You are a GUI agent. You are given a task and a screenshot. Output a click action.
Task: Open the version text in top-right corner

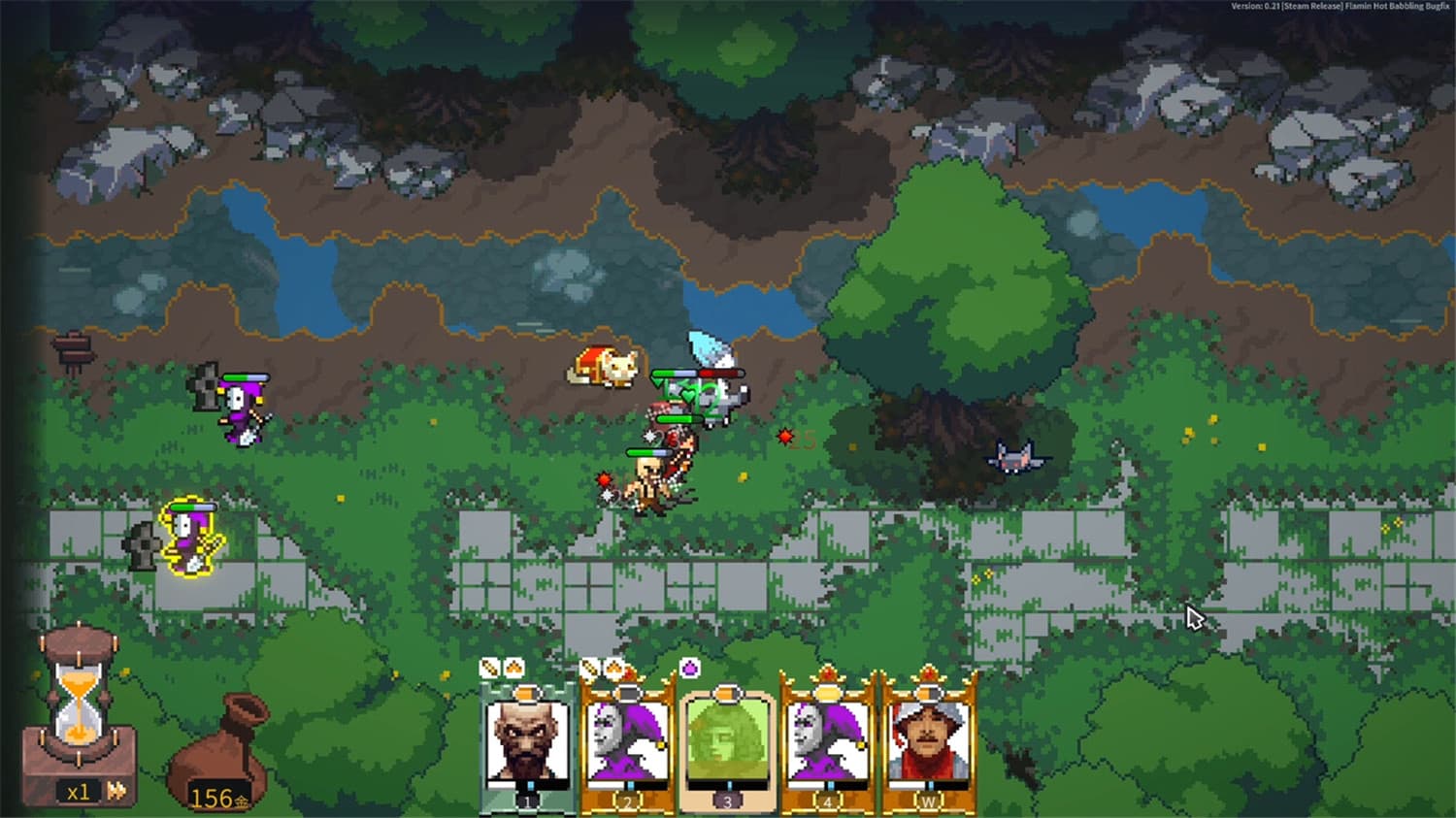1340,8
